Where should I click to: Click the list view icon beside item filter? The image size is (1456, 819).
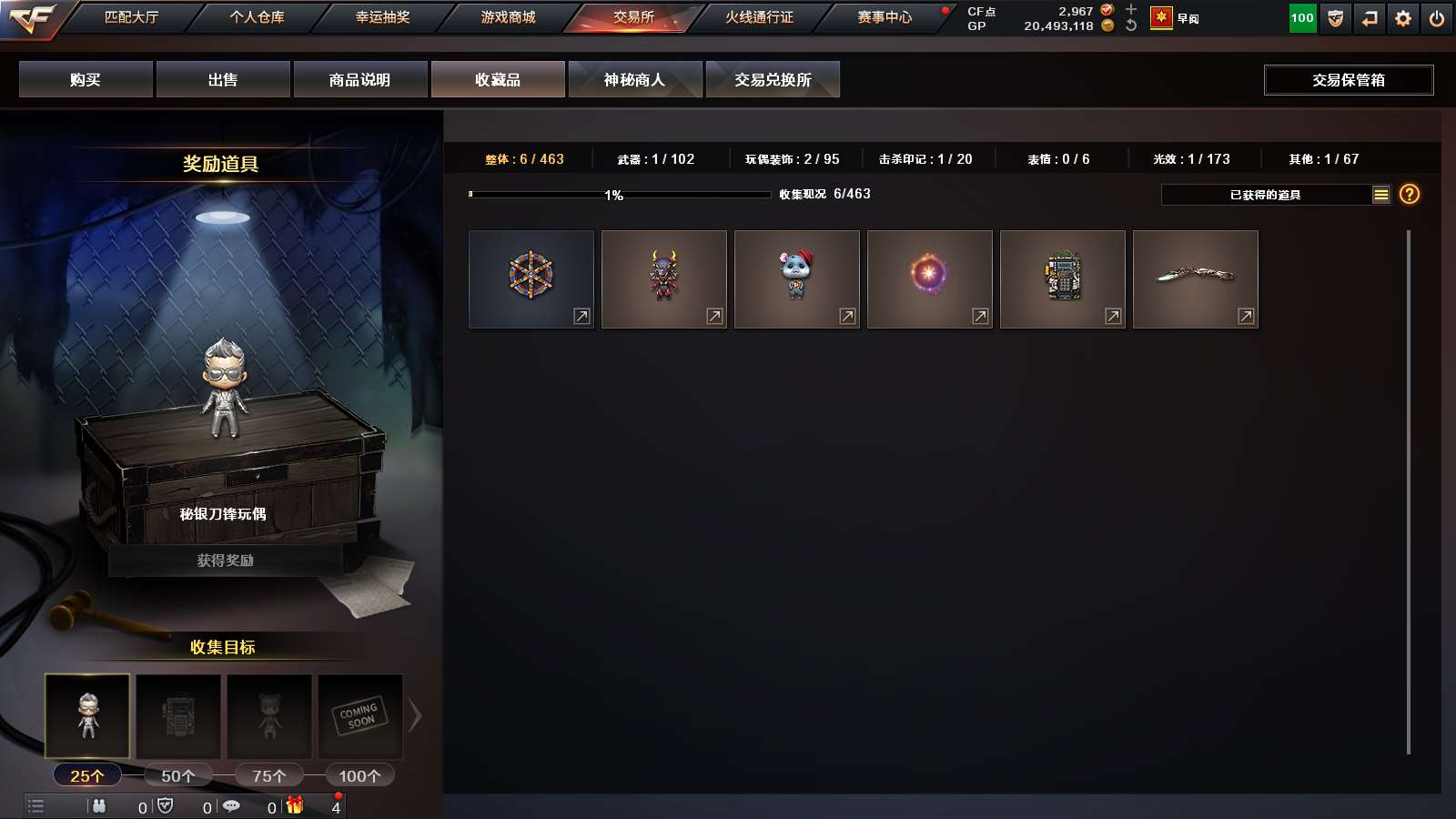tap(1381, 194)
